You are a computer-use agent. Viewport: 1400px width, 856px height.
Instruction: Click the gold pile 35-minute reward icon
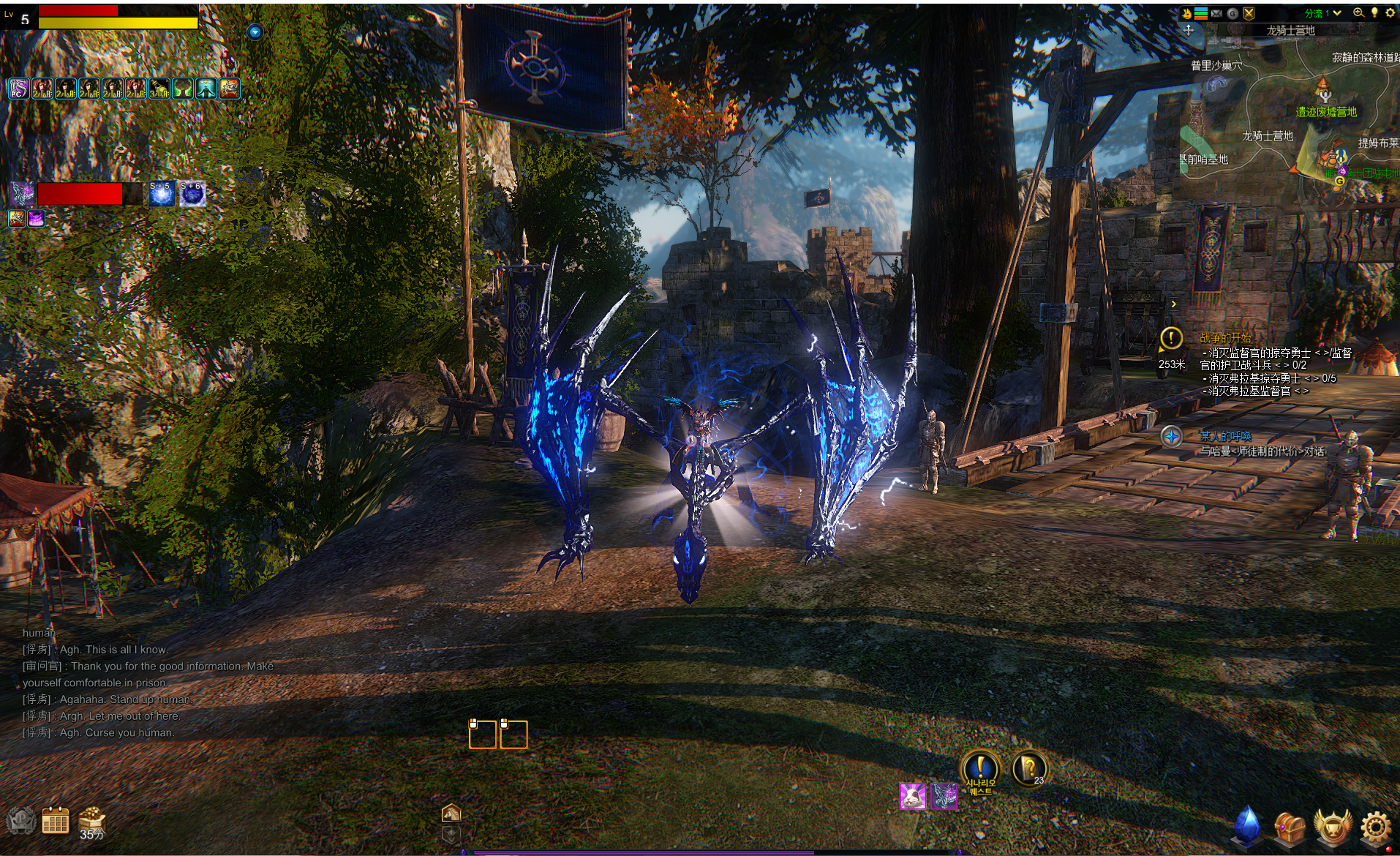(x=92, y=822)
